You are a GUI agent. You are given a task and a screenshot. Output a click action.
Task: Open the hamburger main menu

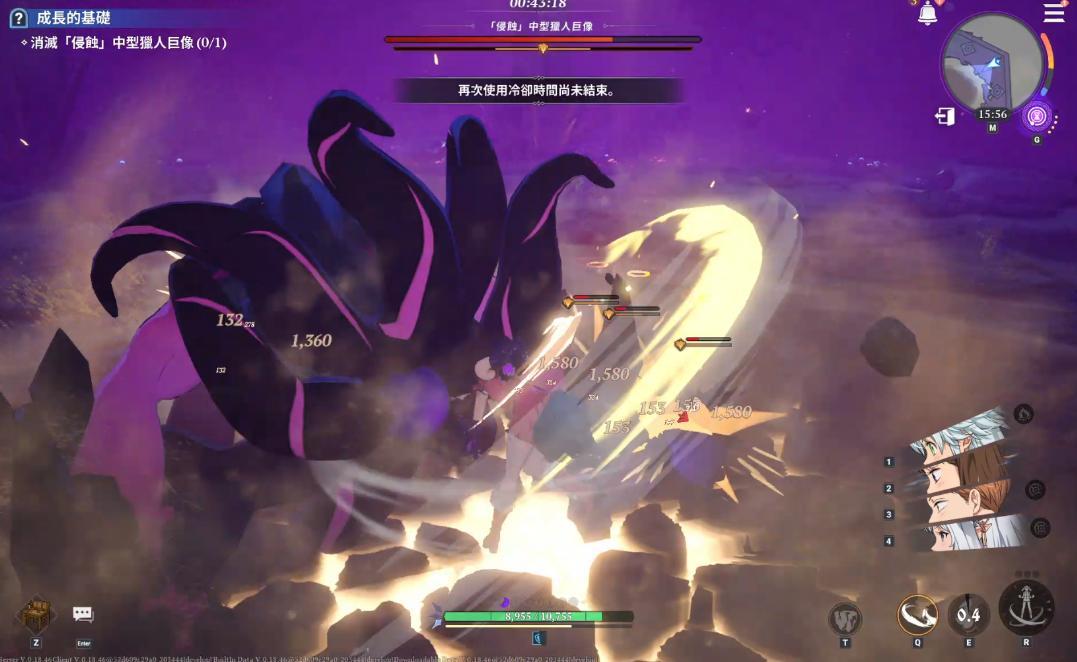1054,13
